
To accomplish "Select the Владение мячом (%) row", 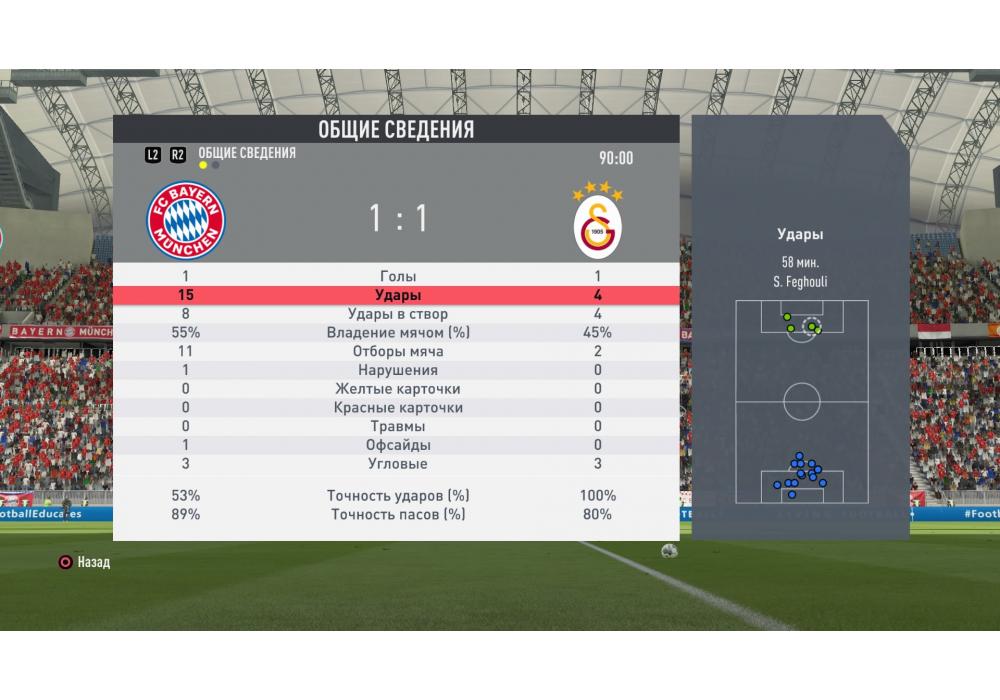I will (x=397, y=333).
